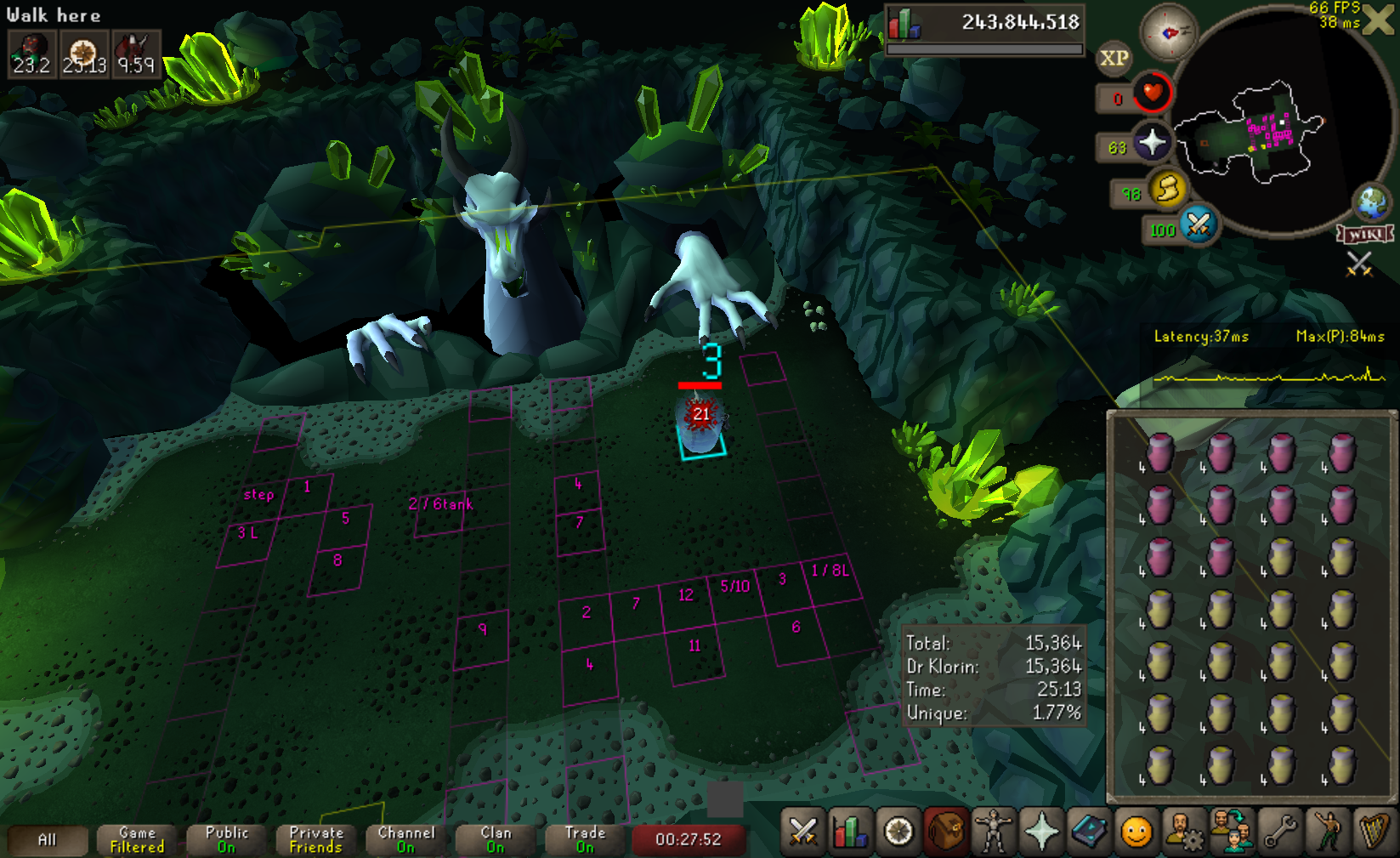Show the Worn Equipment tab
The width and height of the screenshot is (1400, 858).
coord(993,832)
